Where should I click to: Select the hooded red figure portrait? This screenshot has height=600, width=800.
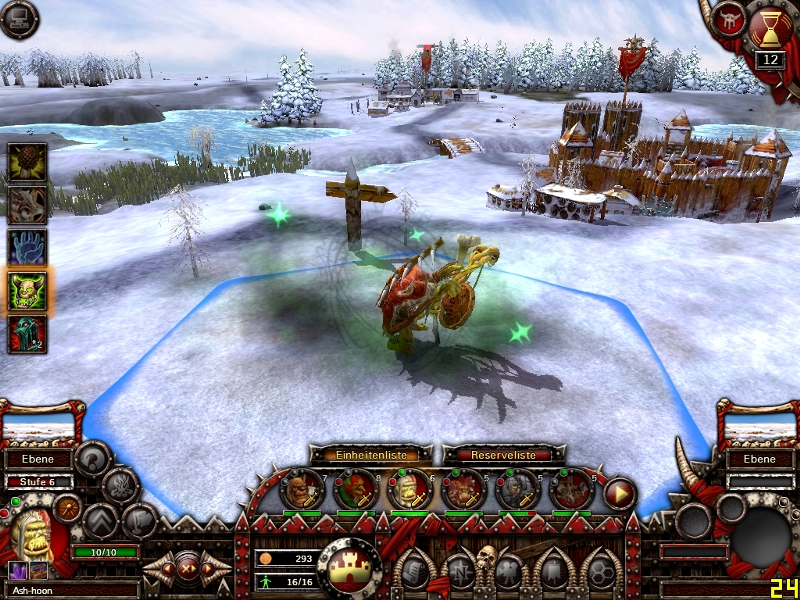pyautogui.click(x=27, y=334)
